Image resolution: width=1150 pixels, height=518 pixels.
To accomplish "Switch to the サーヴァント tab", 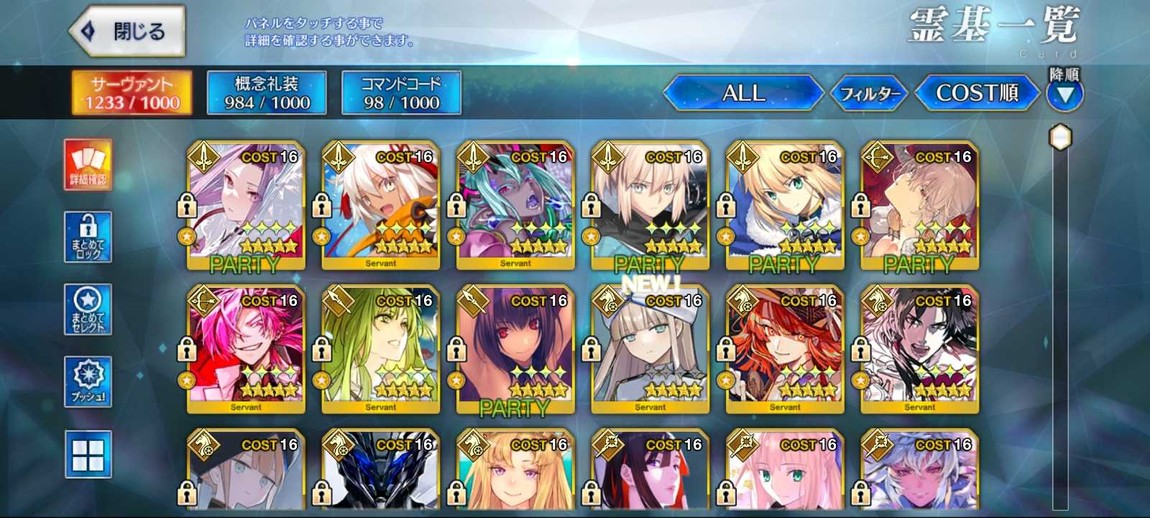I will 133,93.
